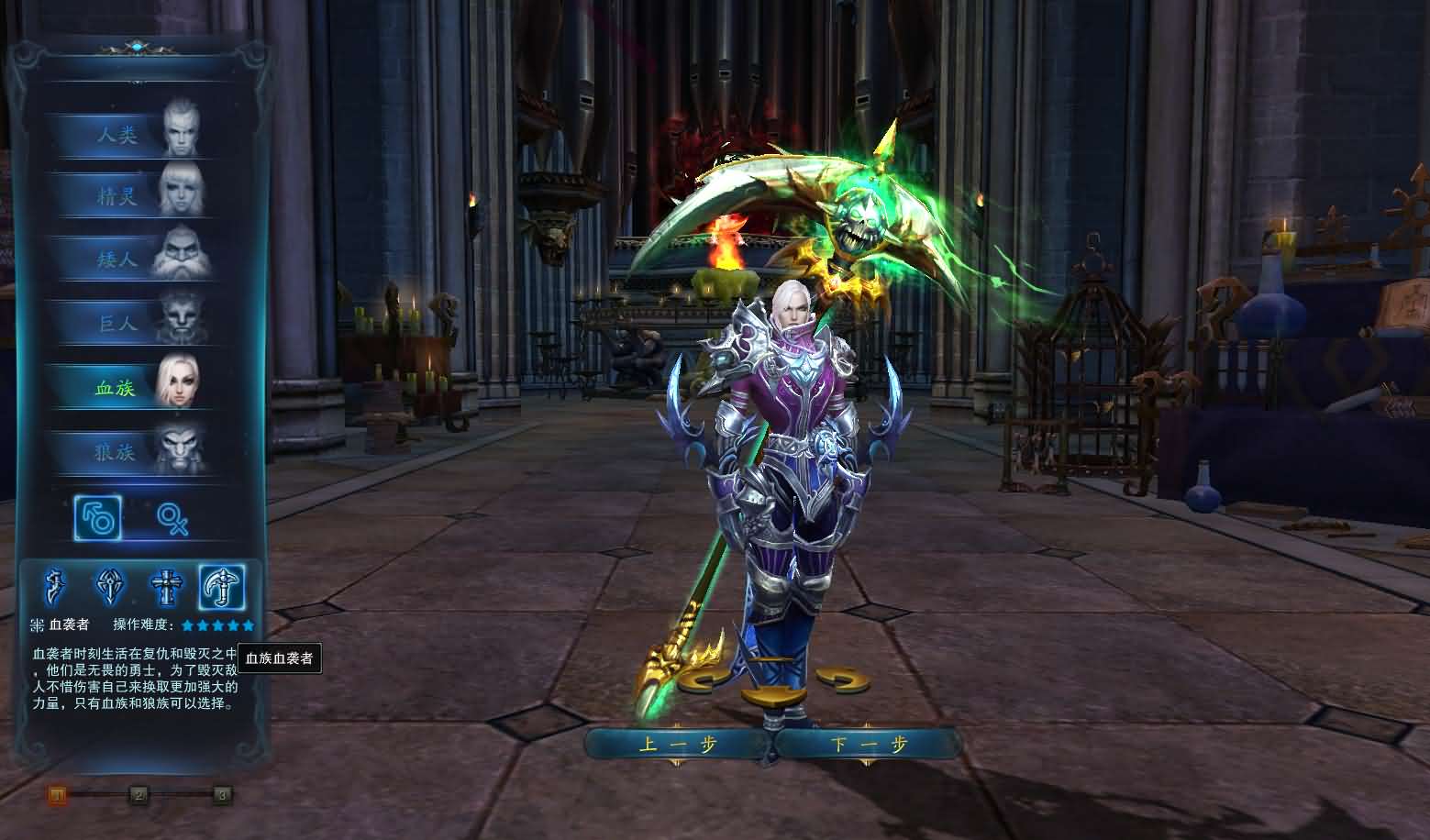
Task: Go back with the 上一步 button
Action: 678,744
